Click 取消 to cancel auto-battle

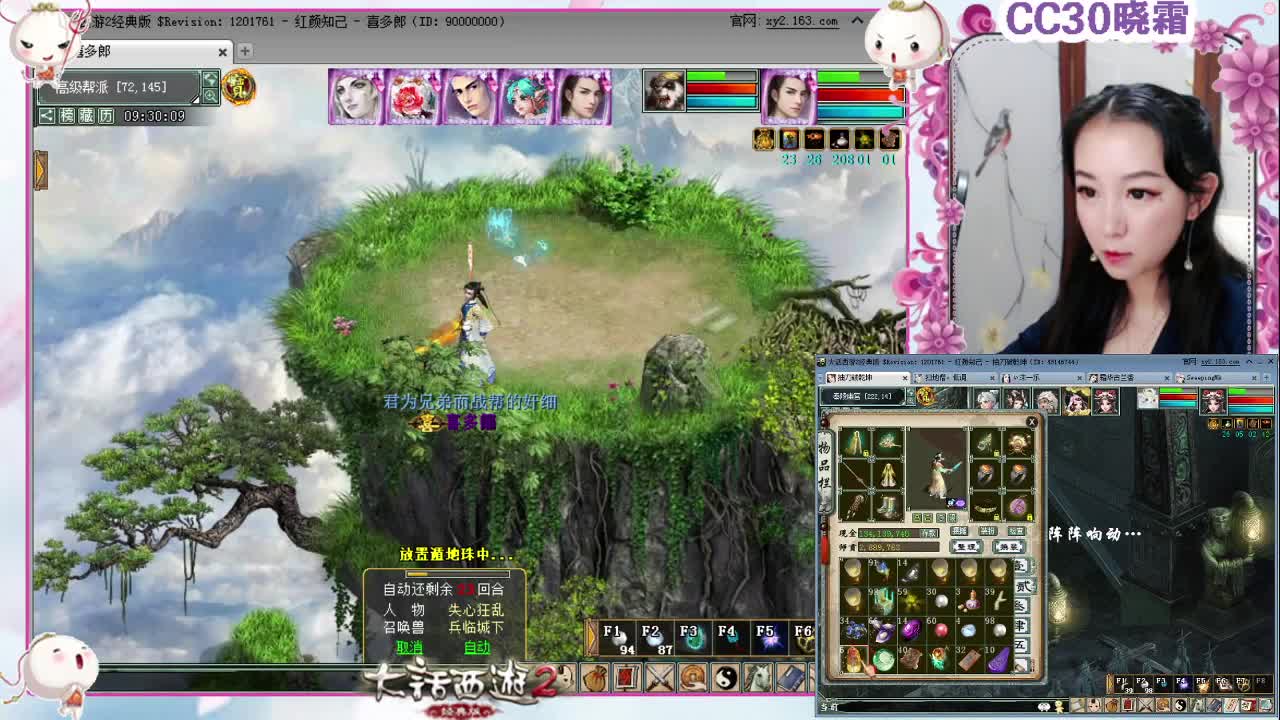tap(410, 647)
